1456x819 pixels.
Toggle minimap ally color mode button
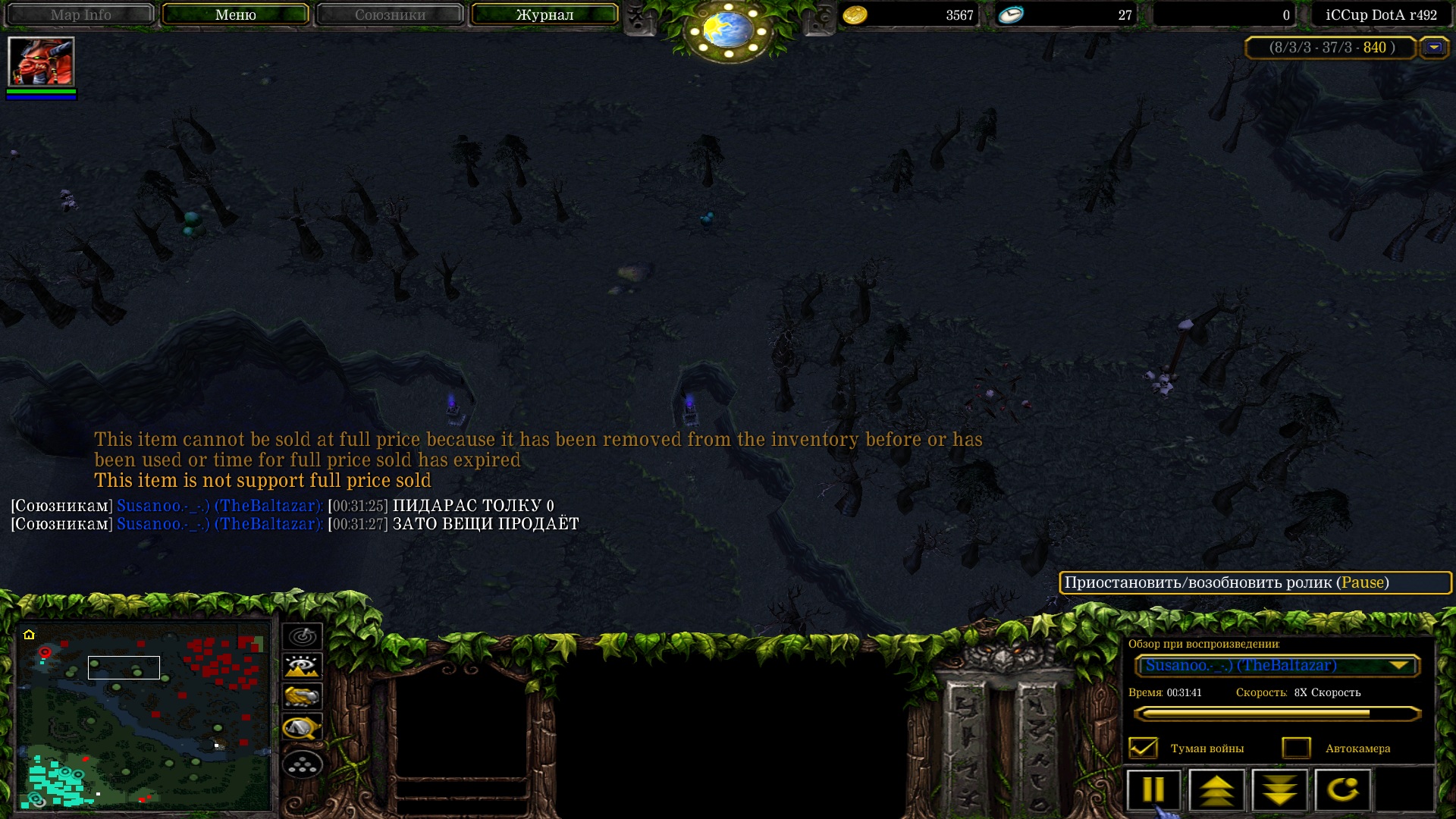(303, 696)
